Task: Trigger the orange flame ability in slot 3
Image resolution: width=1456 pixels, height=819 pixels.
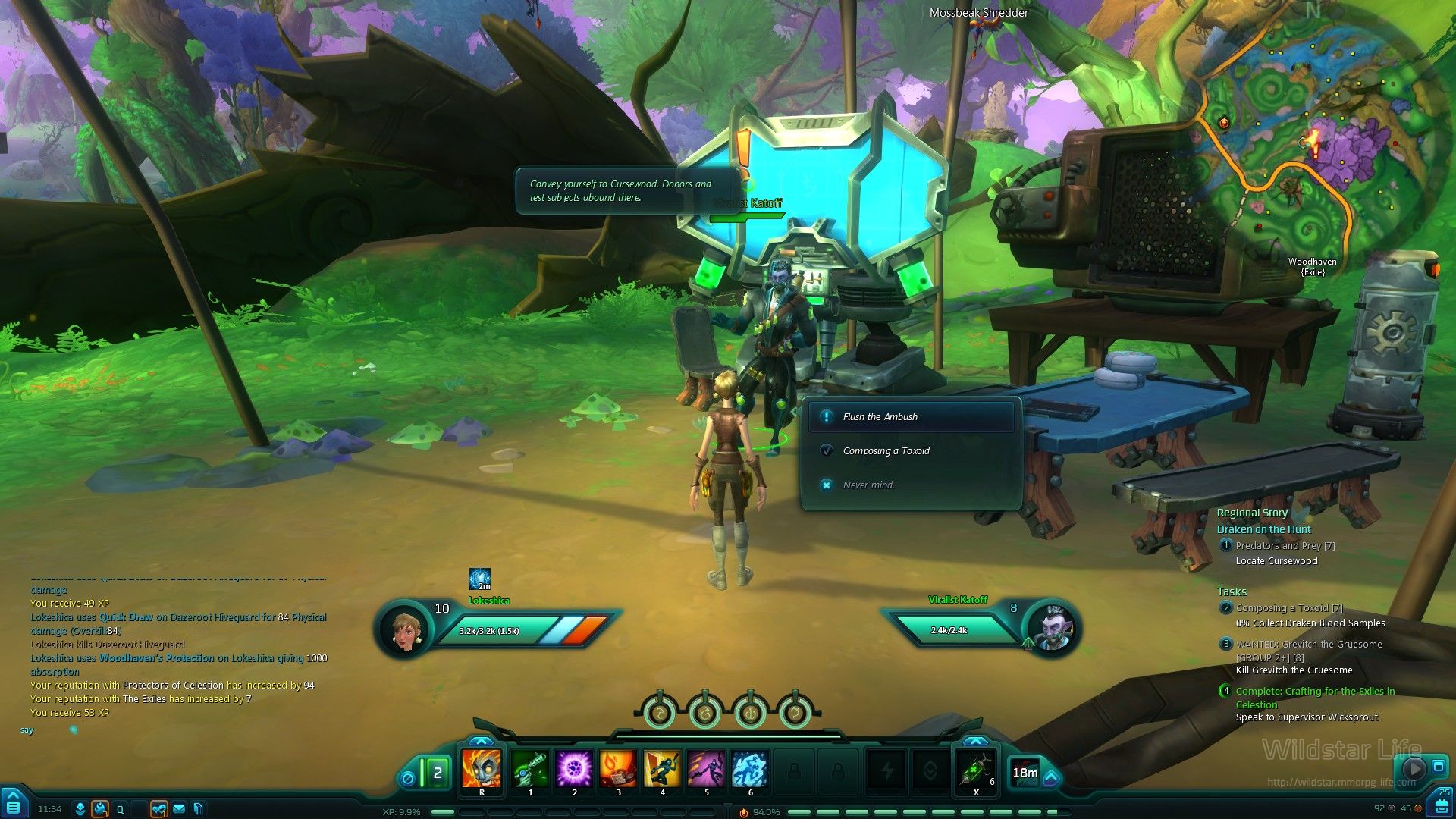Action: [618, 767]
